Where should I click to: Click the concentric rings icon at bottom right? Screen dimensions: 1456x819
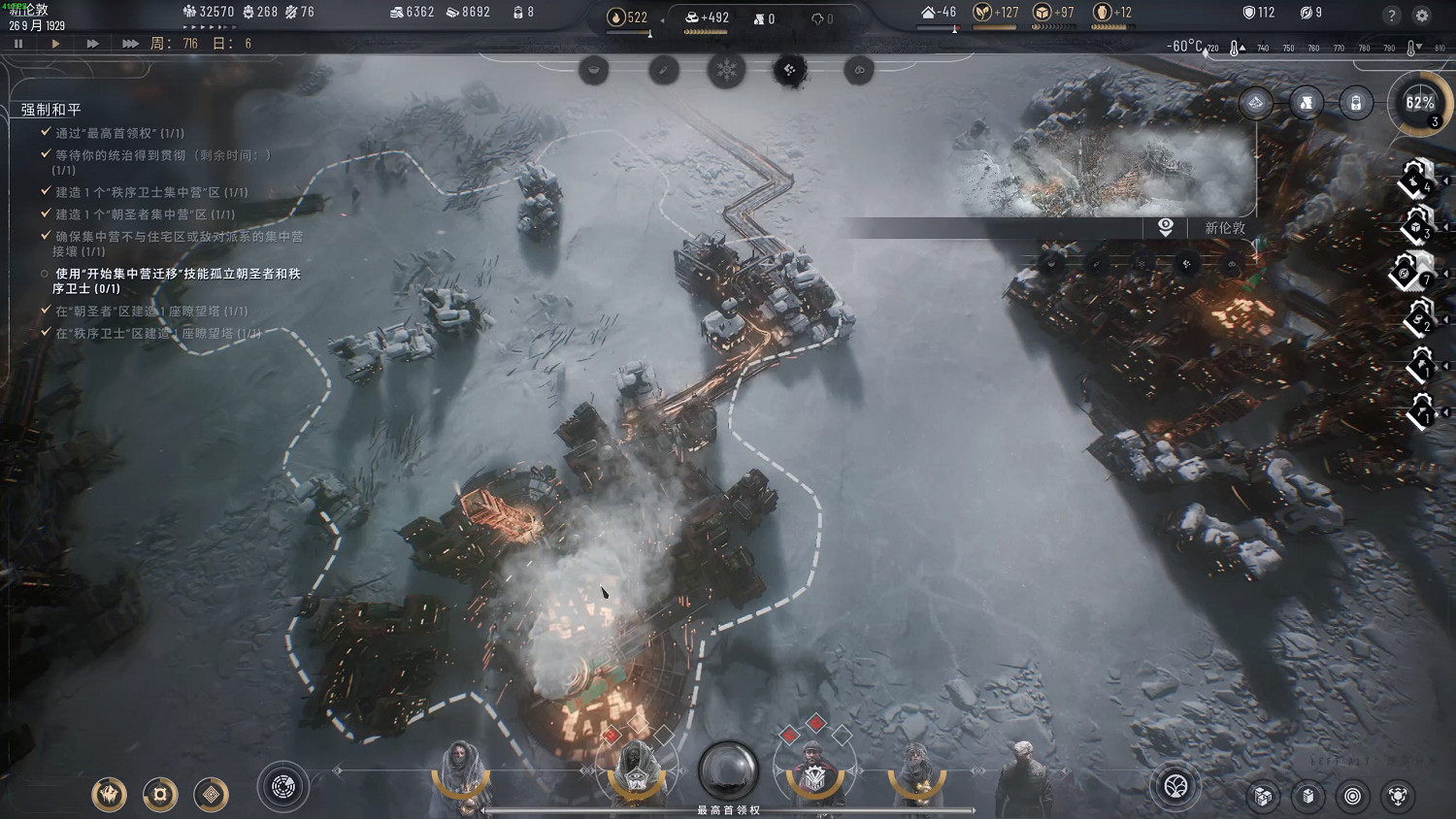tap(1352, 797)
